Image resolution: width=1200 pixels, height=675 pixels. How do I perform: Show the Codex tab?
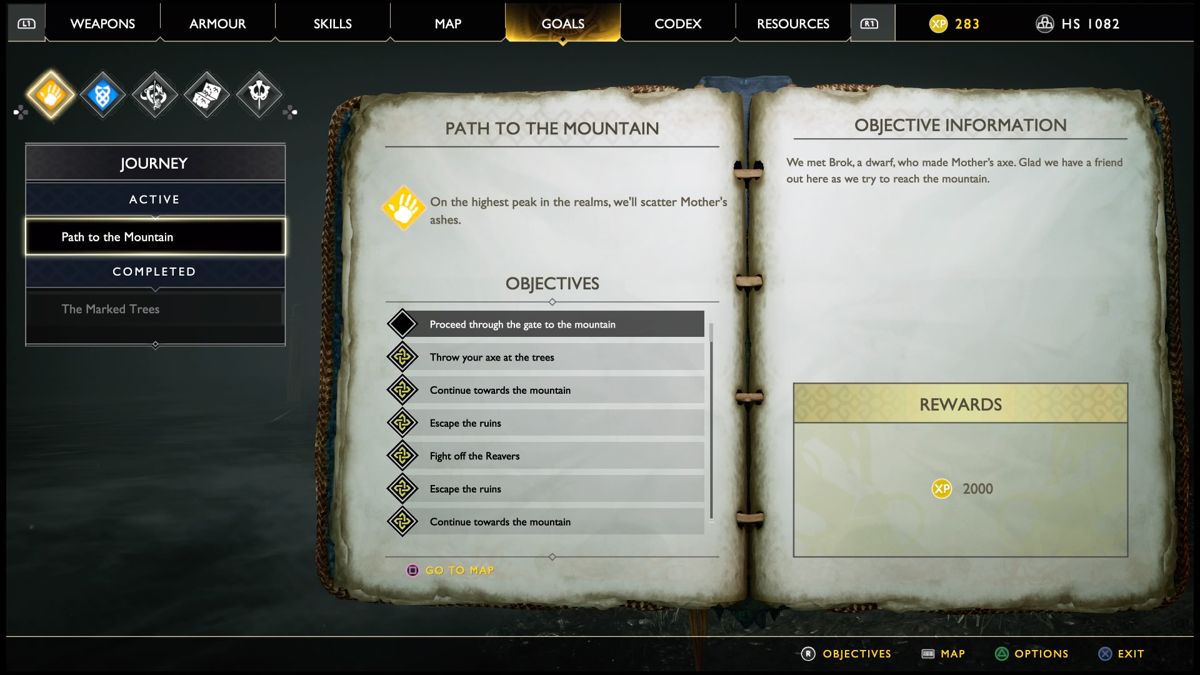click(x=678, y=24)
